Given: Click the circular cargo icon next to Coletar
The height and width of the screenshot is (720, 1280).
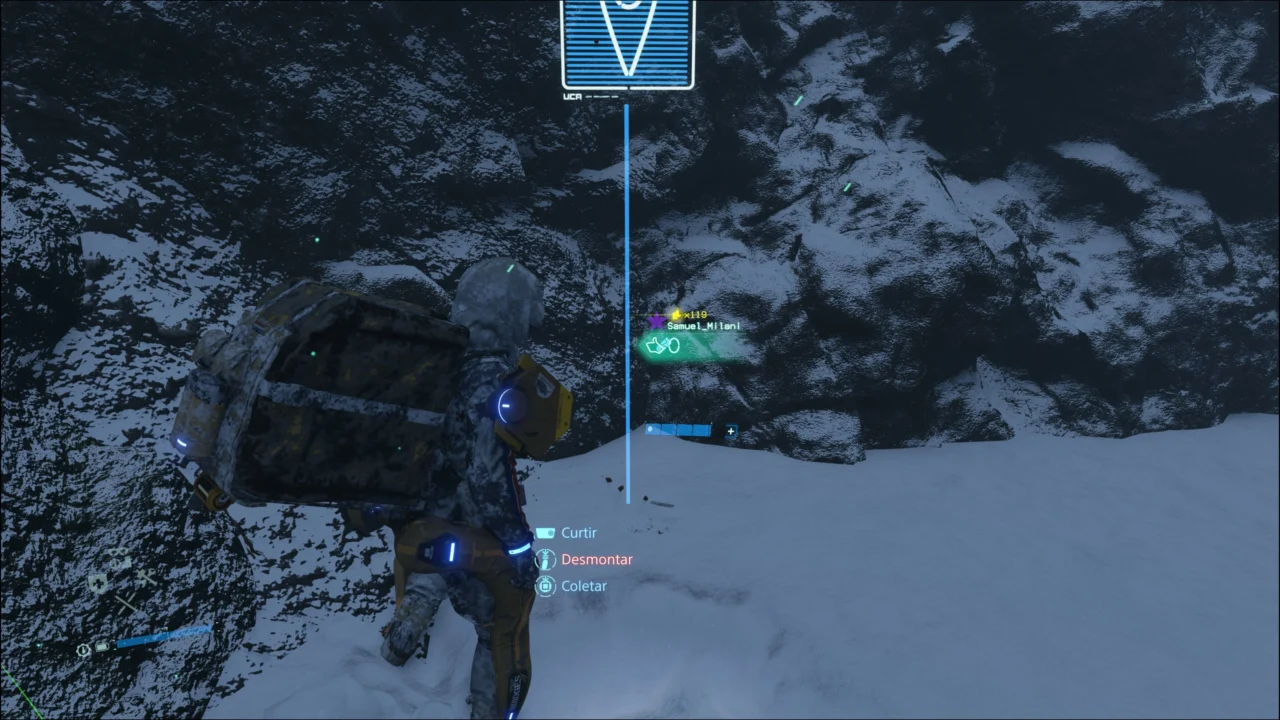Looking at the screenshot, I should click(x=545, y=586).
